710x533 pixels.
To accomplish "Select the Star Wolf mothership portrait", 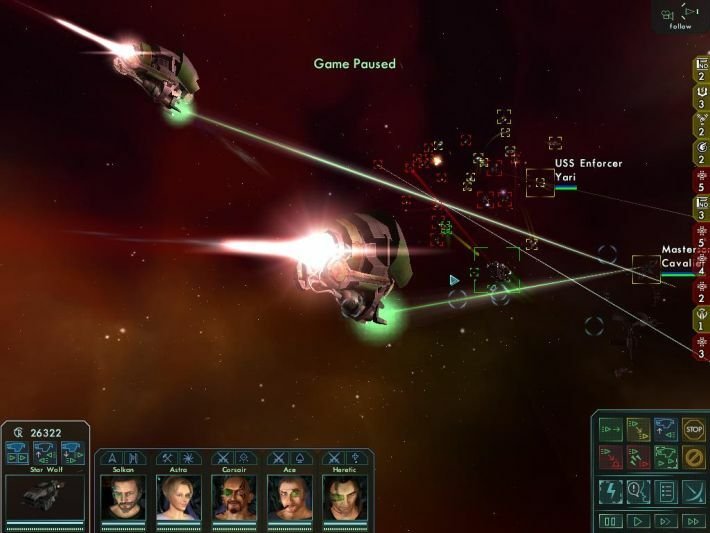I will 45,494.
